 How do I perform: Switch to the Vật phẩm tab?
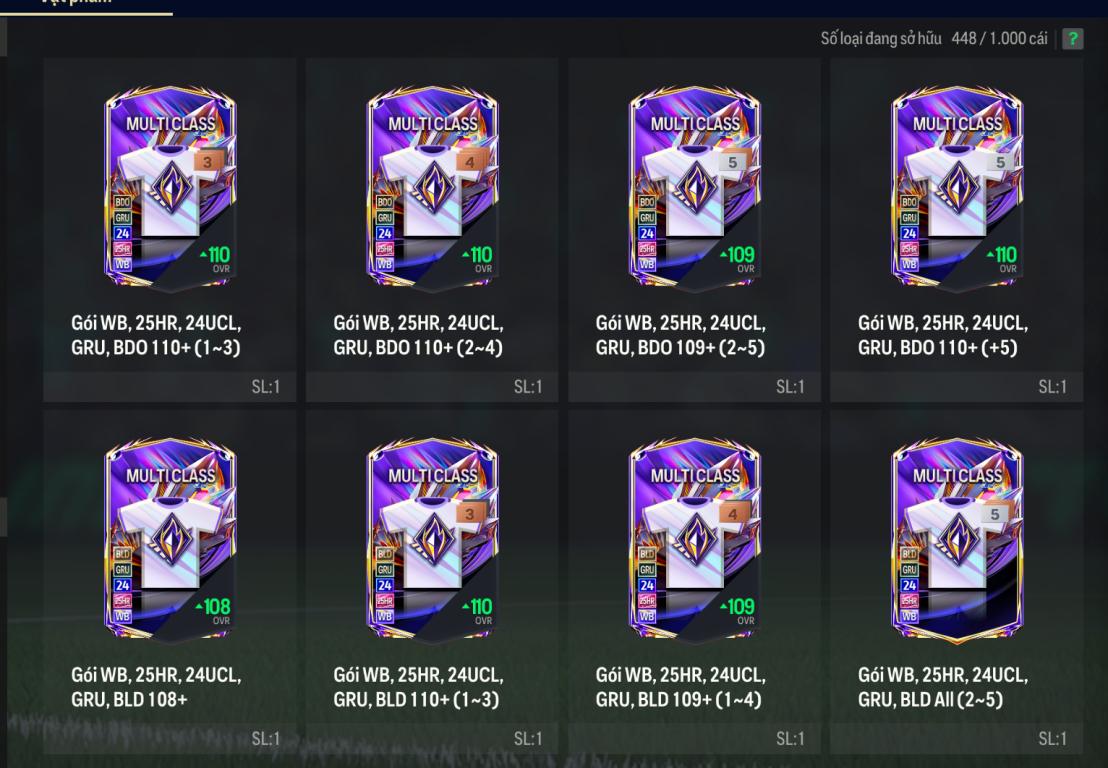(86, 4)
